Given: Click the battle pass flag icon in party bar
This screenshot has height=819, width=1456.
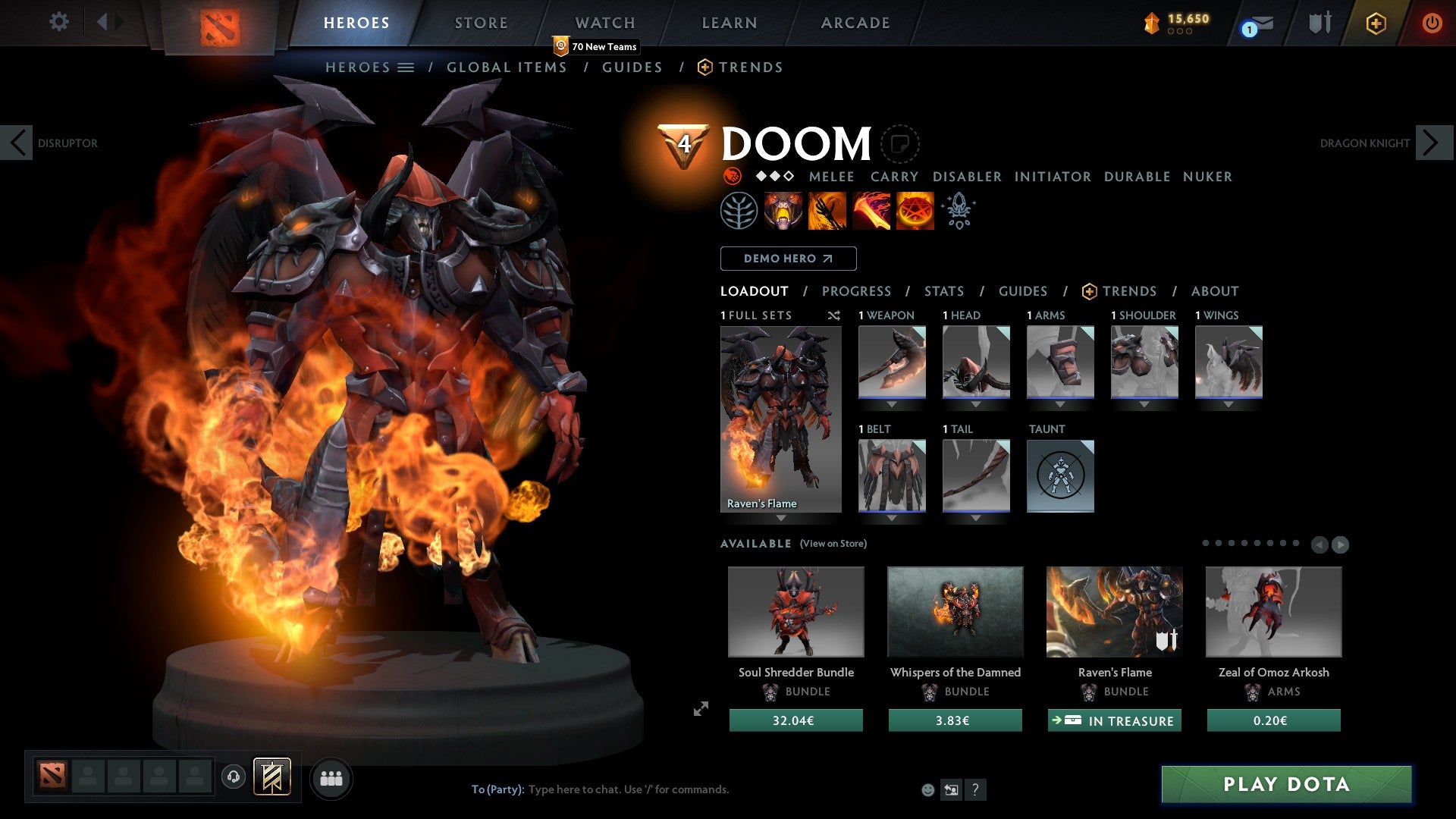Looking at the screenshot, I should tap(271, 777).
